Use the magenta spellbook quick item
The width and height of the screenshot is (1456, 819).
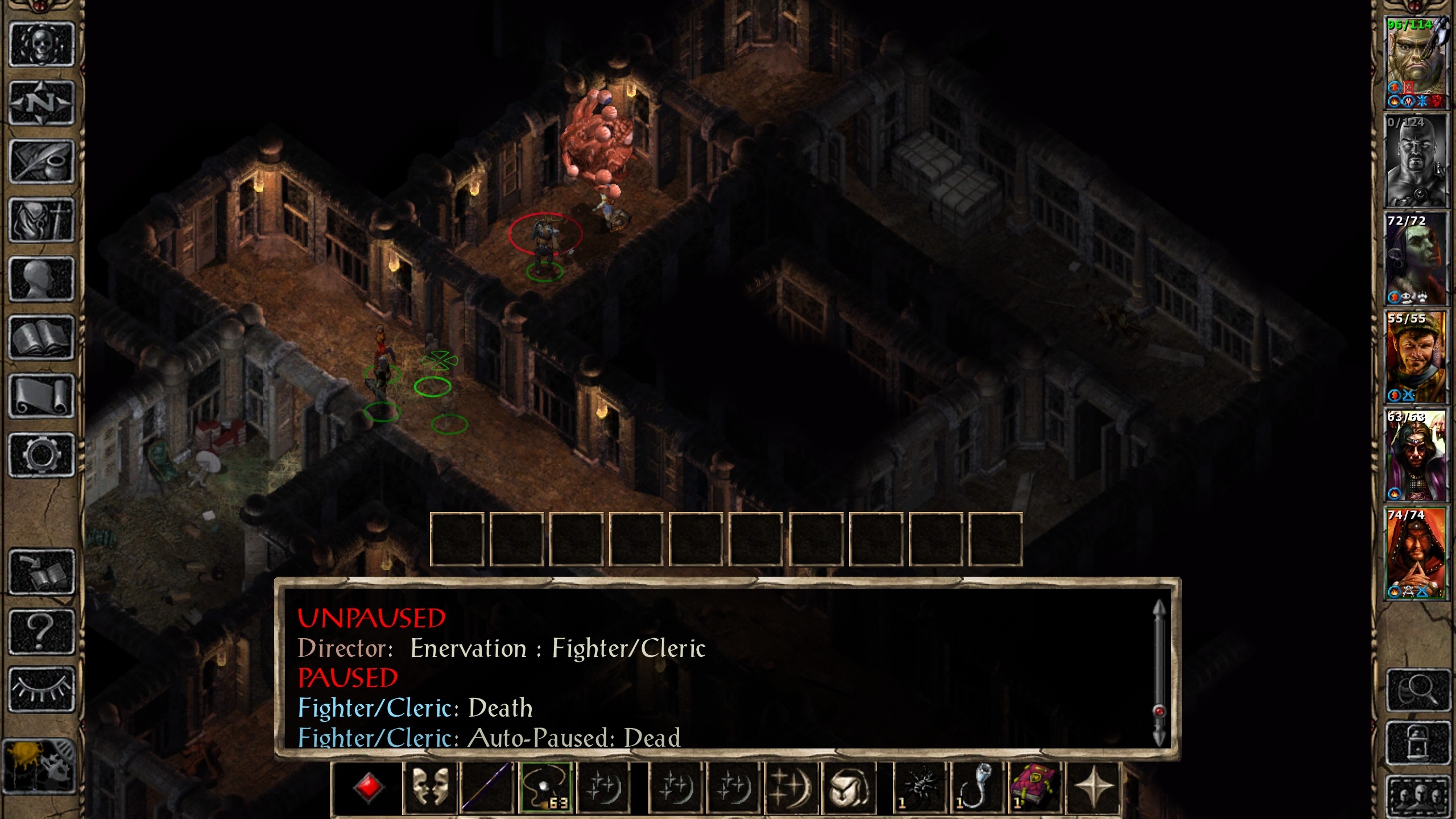(1034, 788)
